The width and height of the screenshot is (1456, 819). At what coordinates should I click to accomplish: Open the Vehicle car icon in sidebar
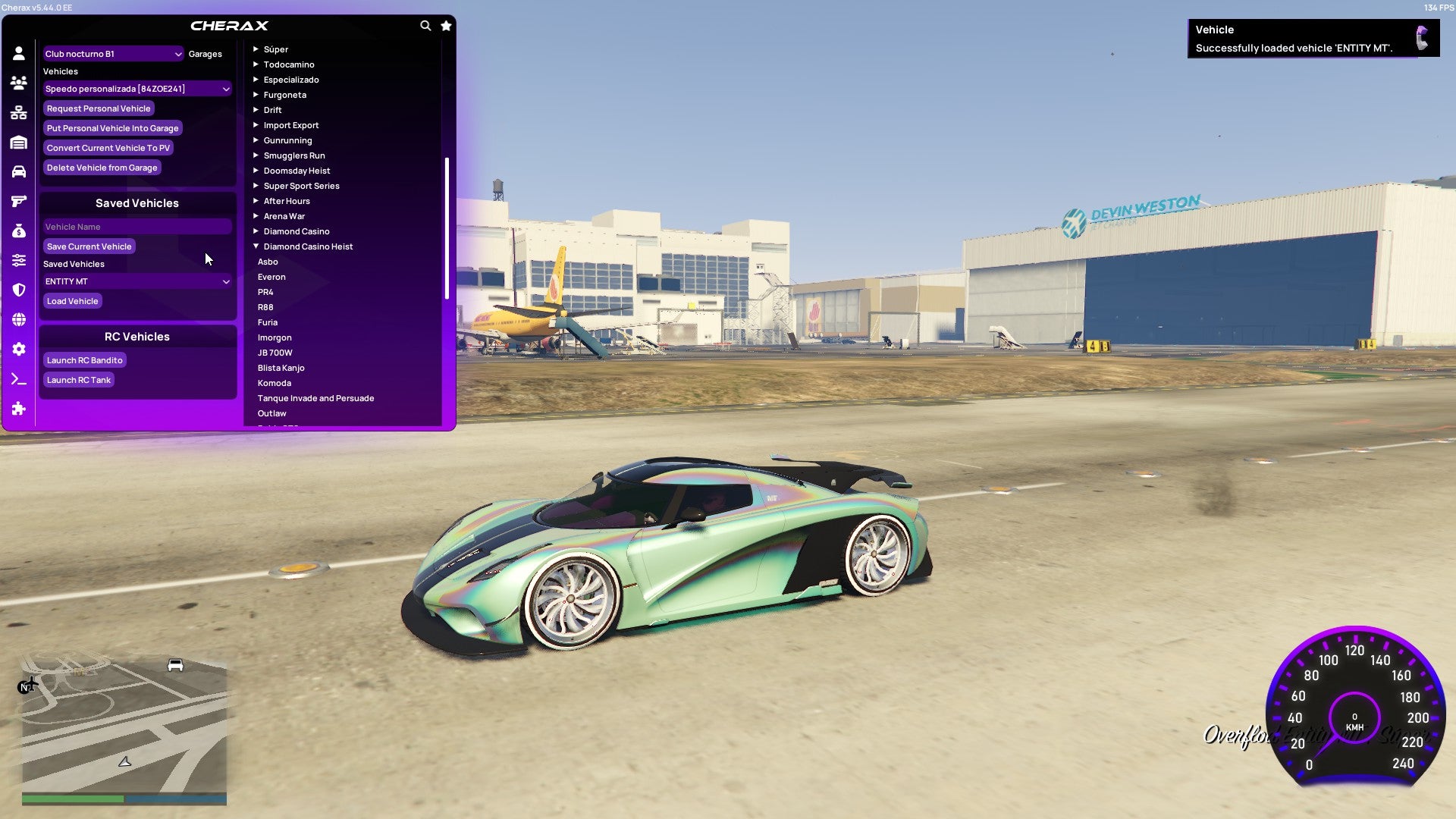point(19,170)
